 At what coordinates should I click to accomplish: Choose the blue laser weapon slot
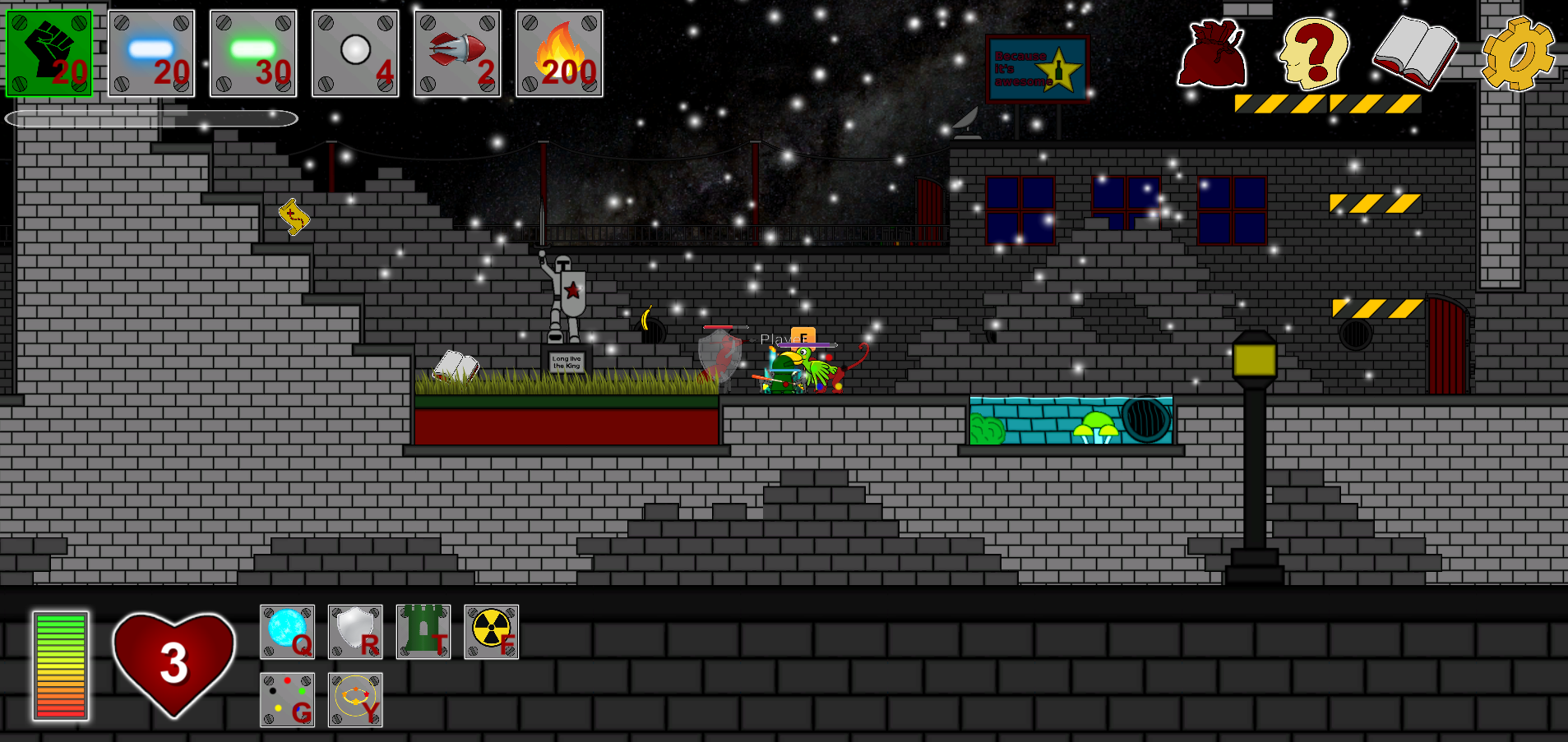click(151, 53)
